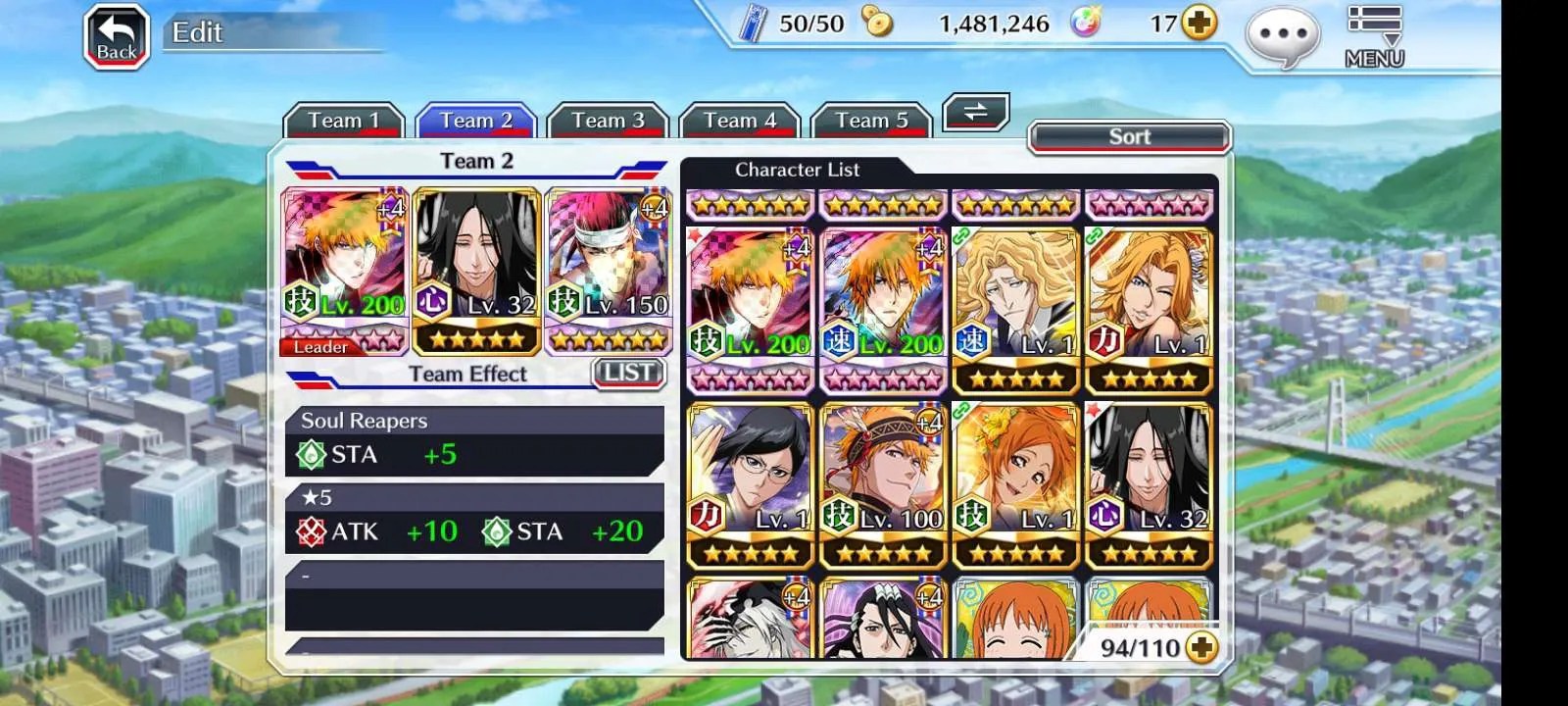Viewport: 1568px width, 706px height.
Task: Open the Team 3 tab
Action: [608, 121]
